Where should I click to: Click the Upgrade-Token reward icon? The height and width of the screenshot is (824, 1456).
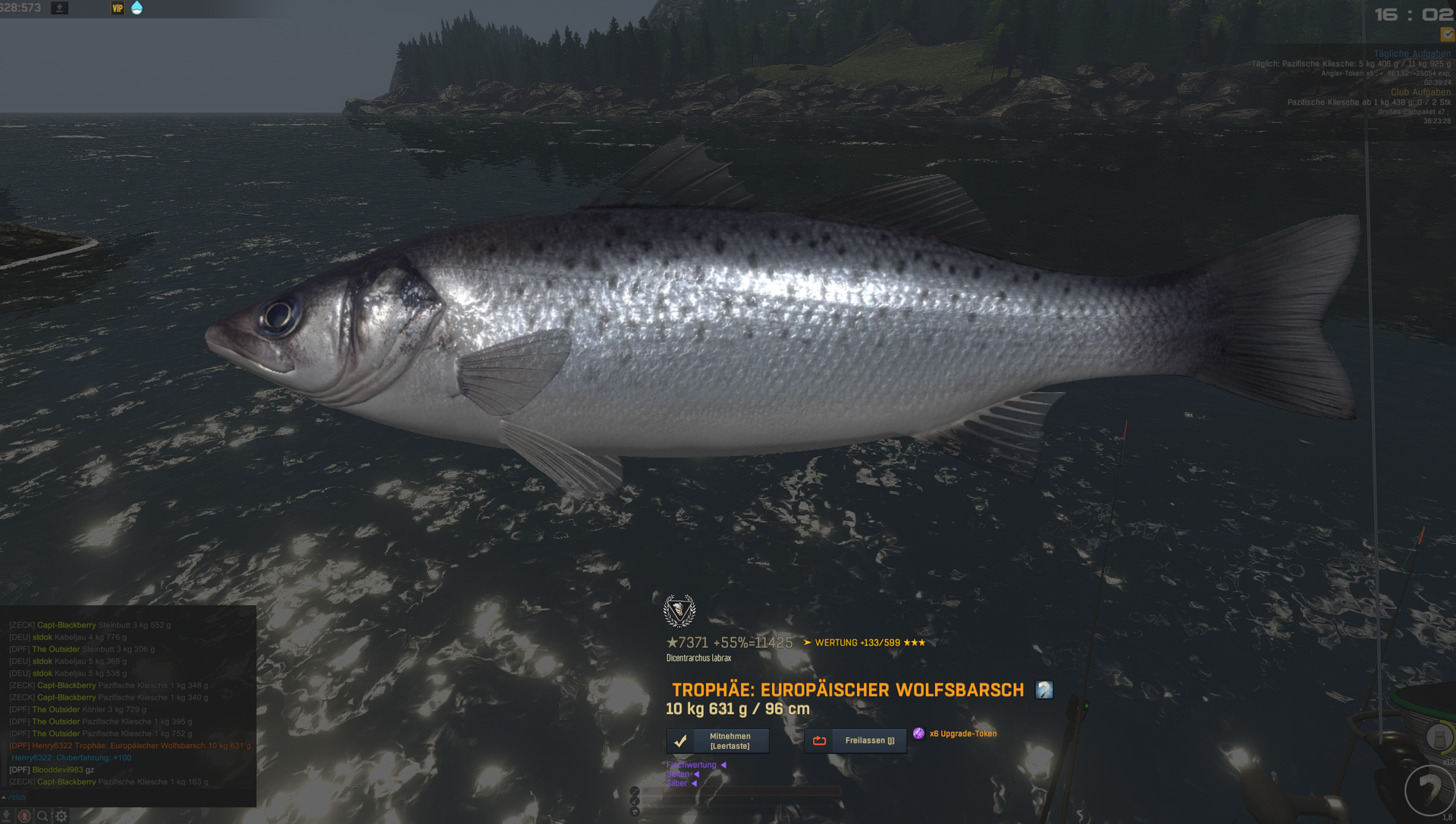(x=918, y=734)
